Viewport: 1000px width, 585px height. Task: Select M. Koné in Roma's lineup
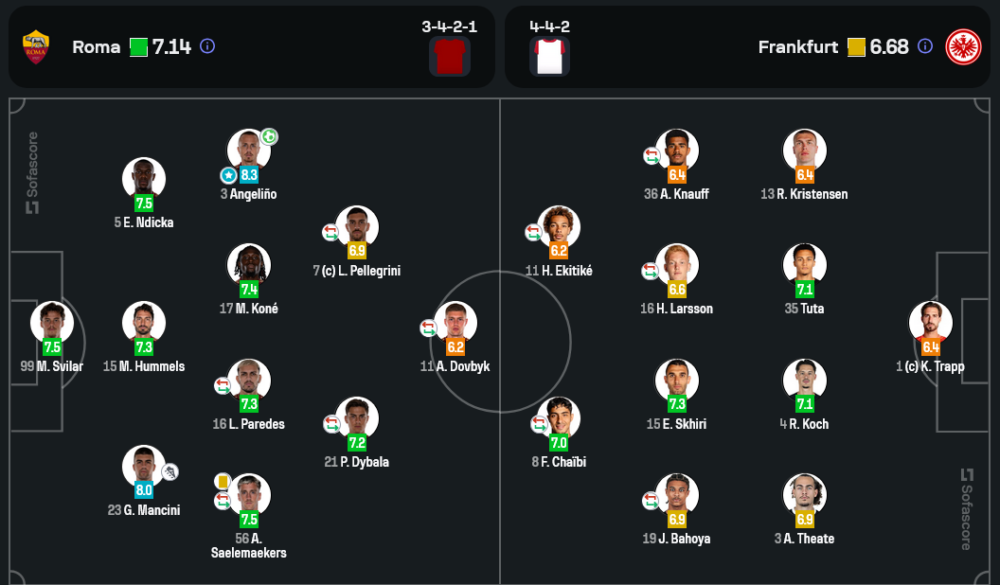(x=248, y=265)
